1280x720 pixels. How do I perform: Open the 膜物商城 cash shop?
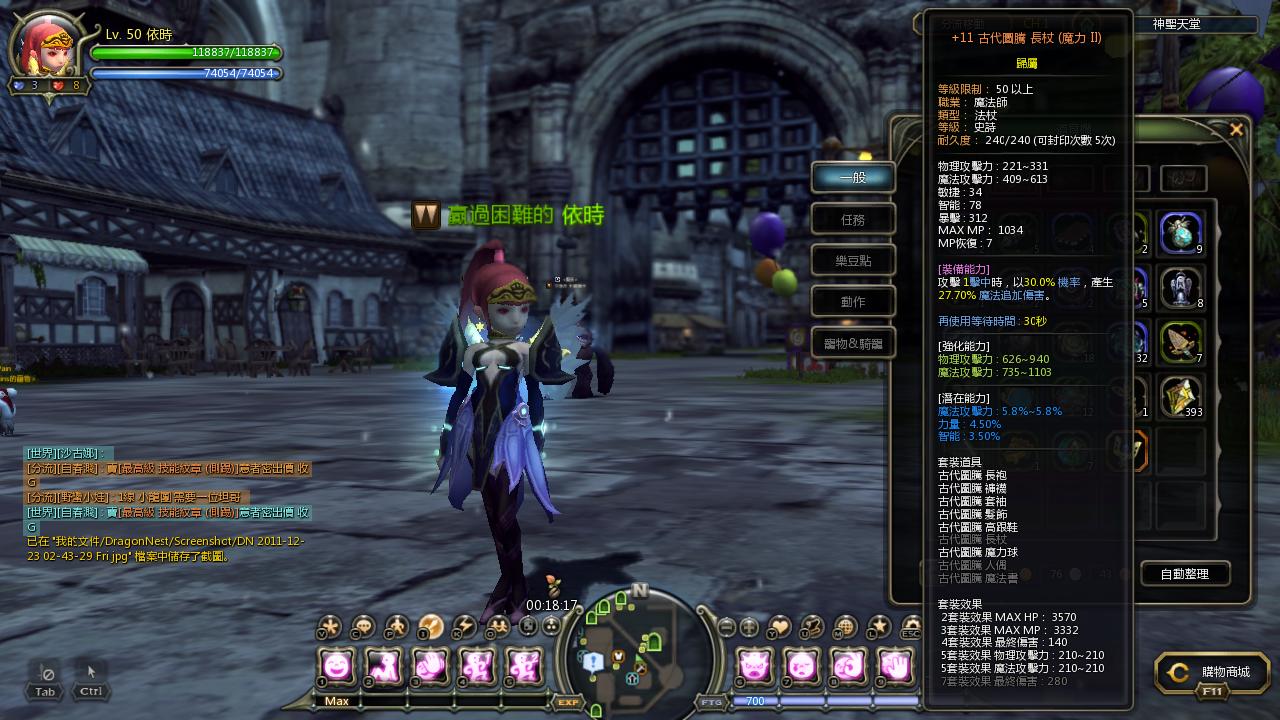tap(1211, 673)
